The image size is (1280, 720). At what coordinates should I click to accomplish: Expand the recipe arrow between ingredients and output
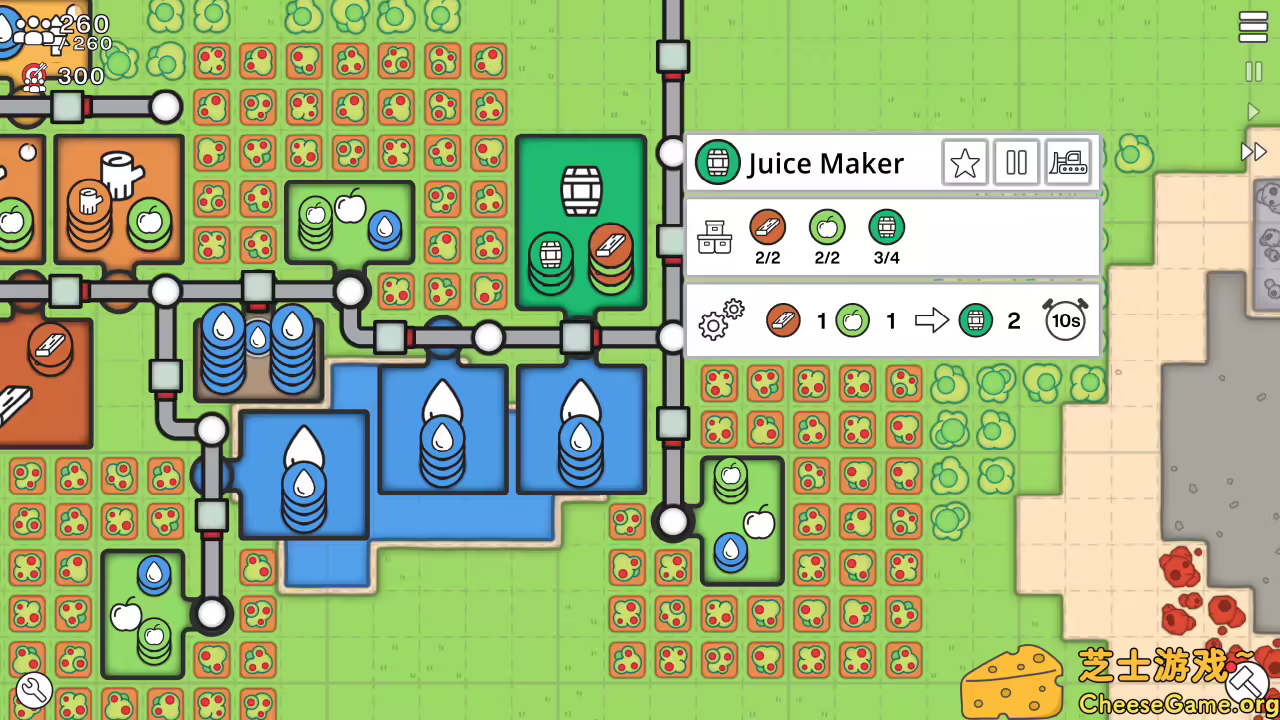tap(932, 320)
